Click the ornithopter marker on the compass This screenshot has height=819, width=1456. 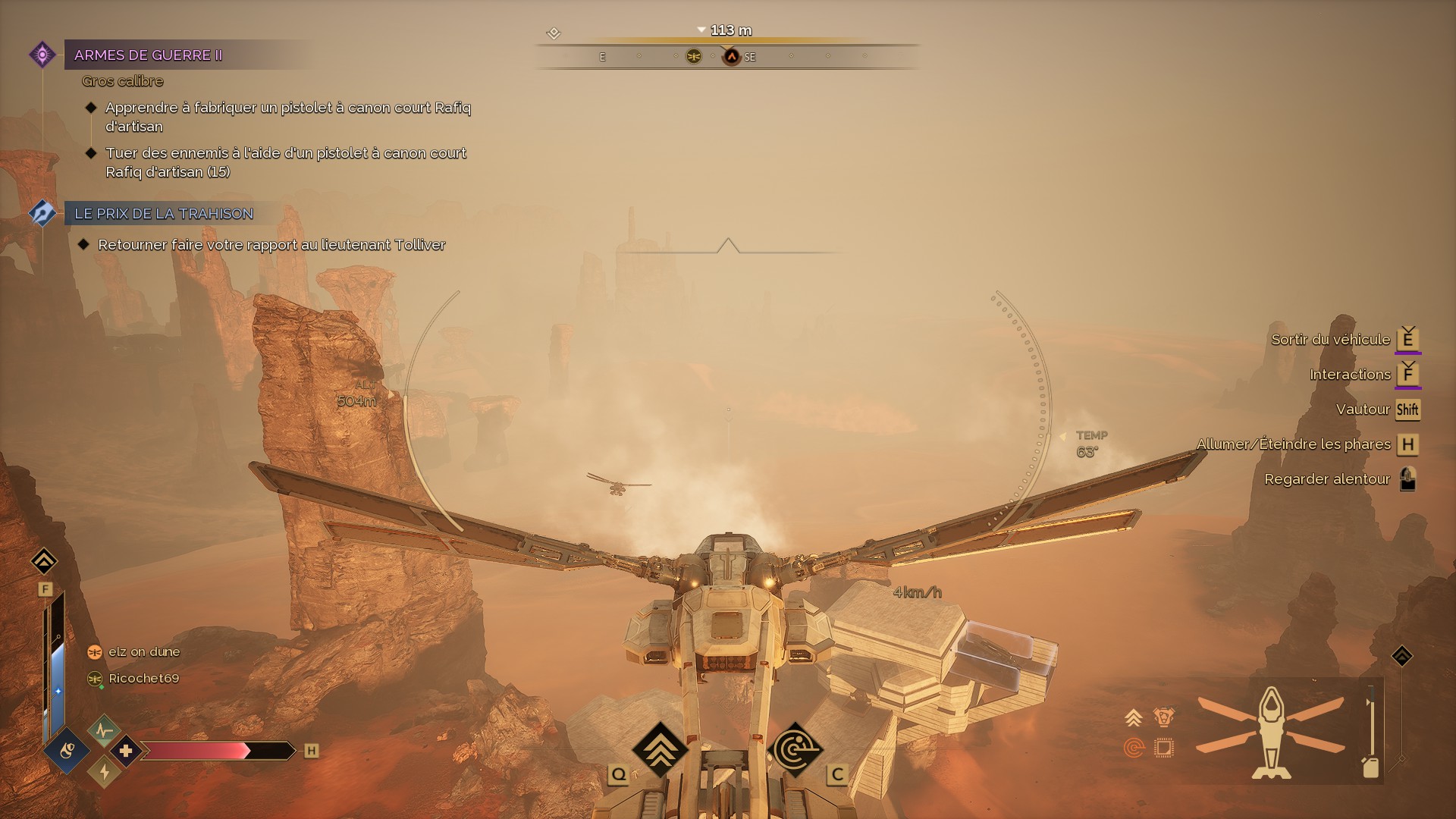click(693, 57)
